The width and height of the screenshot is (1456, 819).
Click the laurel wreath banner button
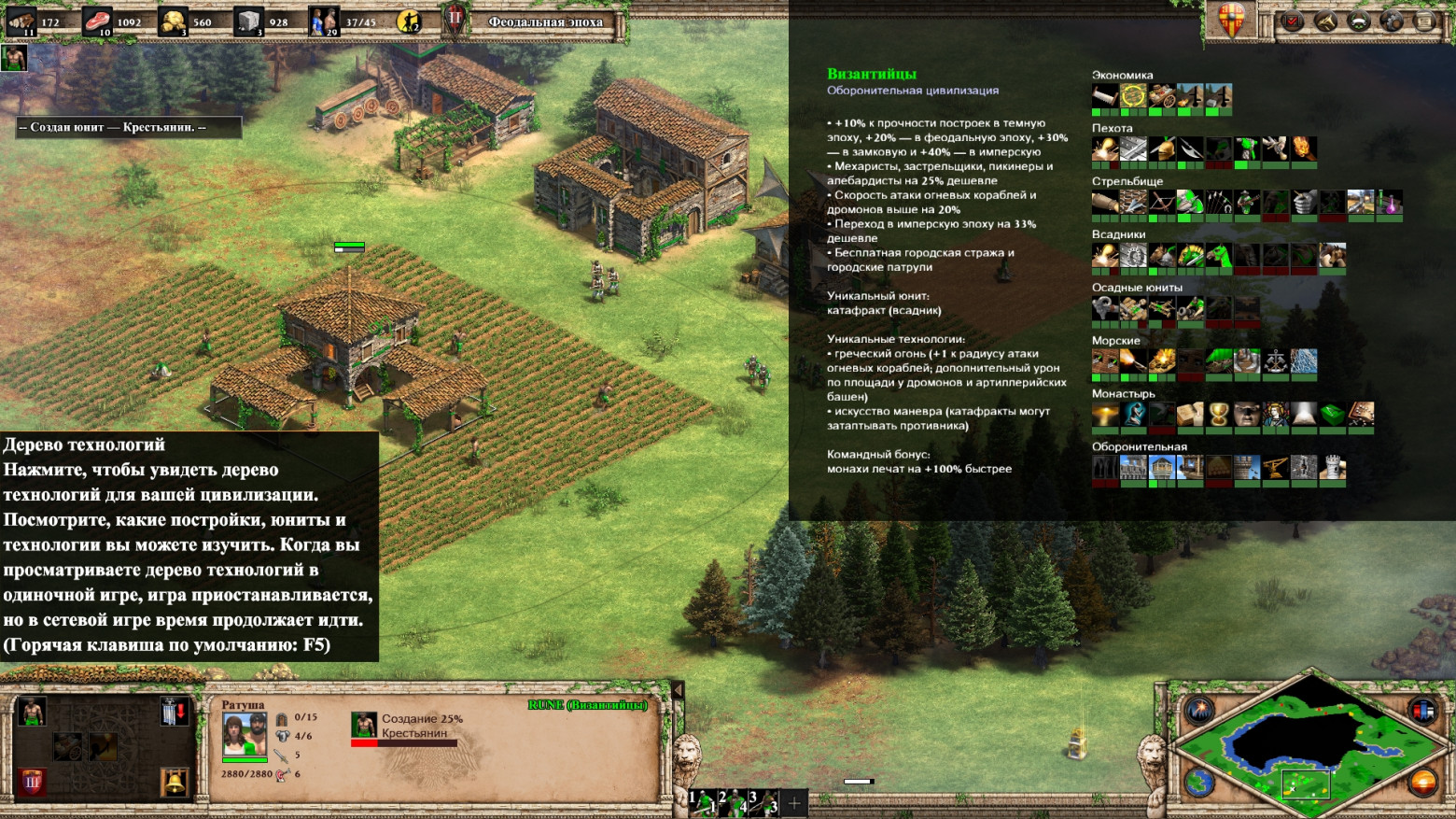[x=1359, y=21]
